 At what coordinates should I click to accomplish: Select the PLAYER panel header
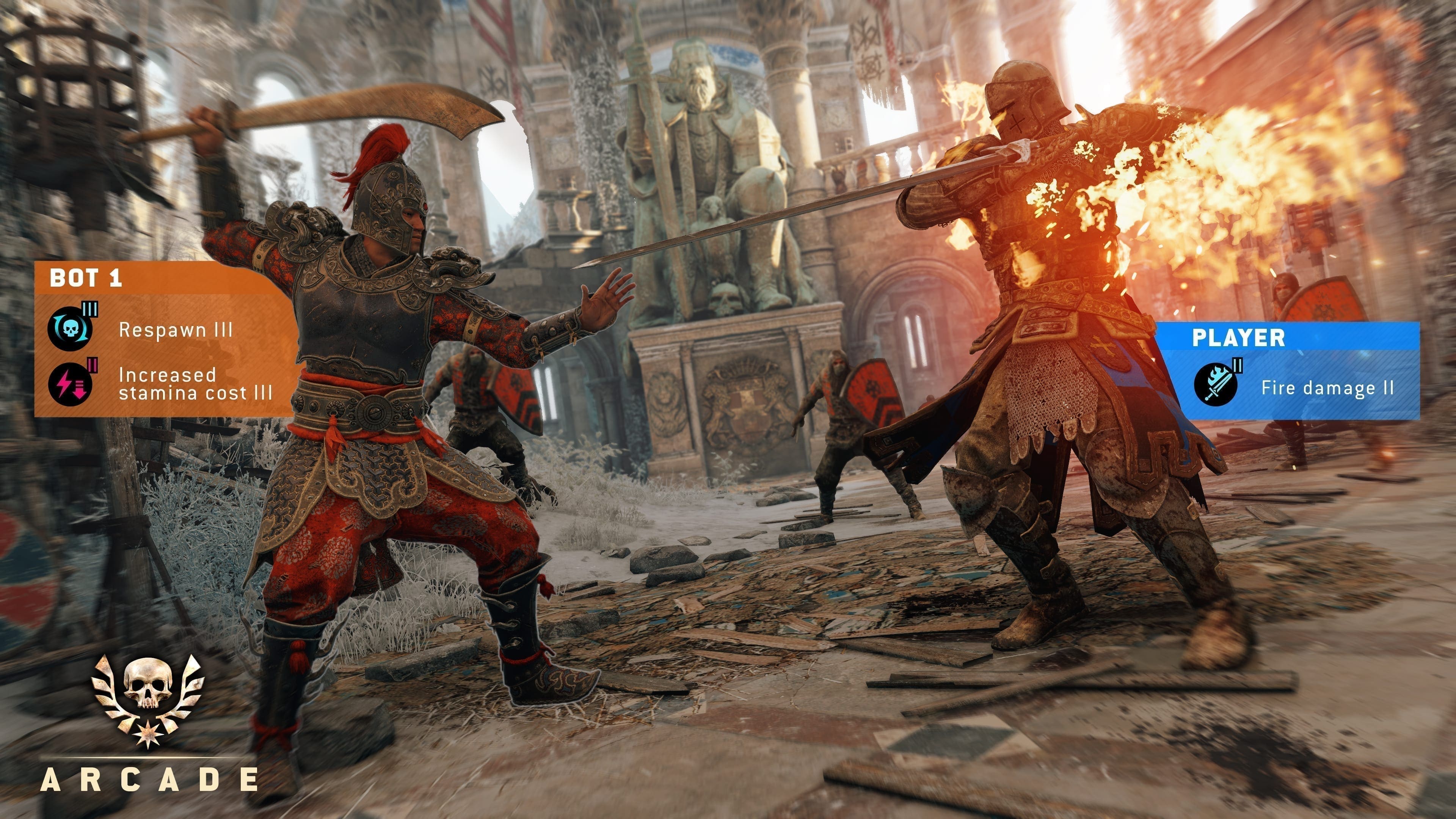point(1238,337)
